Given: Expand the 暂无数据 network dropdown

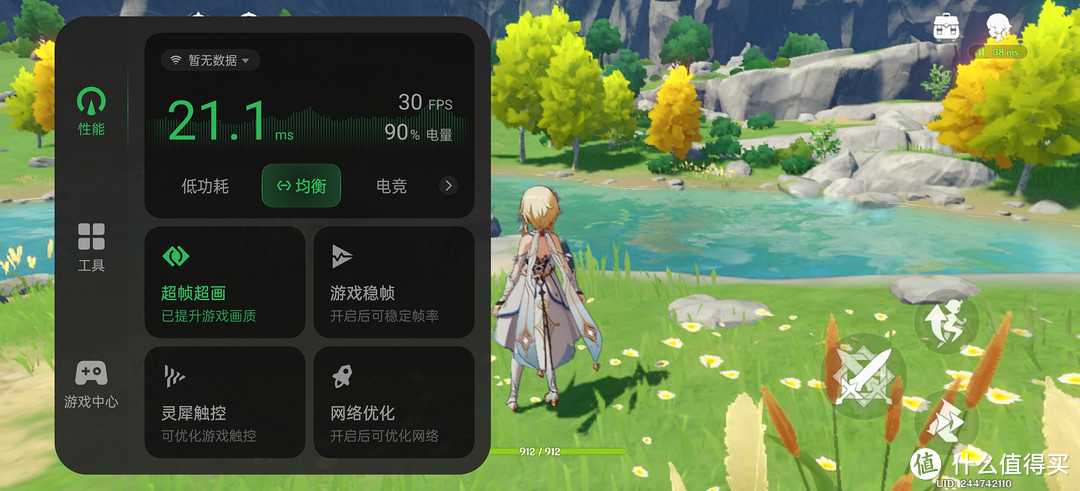Looking at the screenshot, I should coord(211,60).
